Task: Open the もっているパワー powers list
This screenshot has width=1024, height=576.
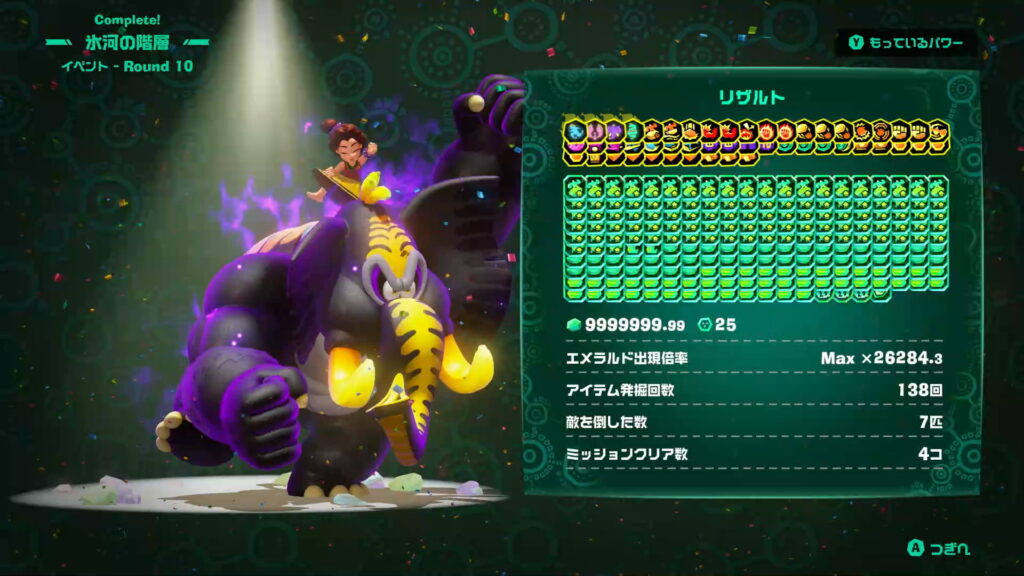Action: (x=906, y=43)
